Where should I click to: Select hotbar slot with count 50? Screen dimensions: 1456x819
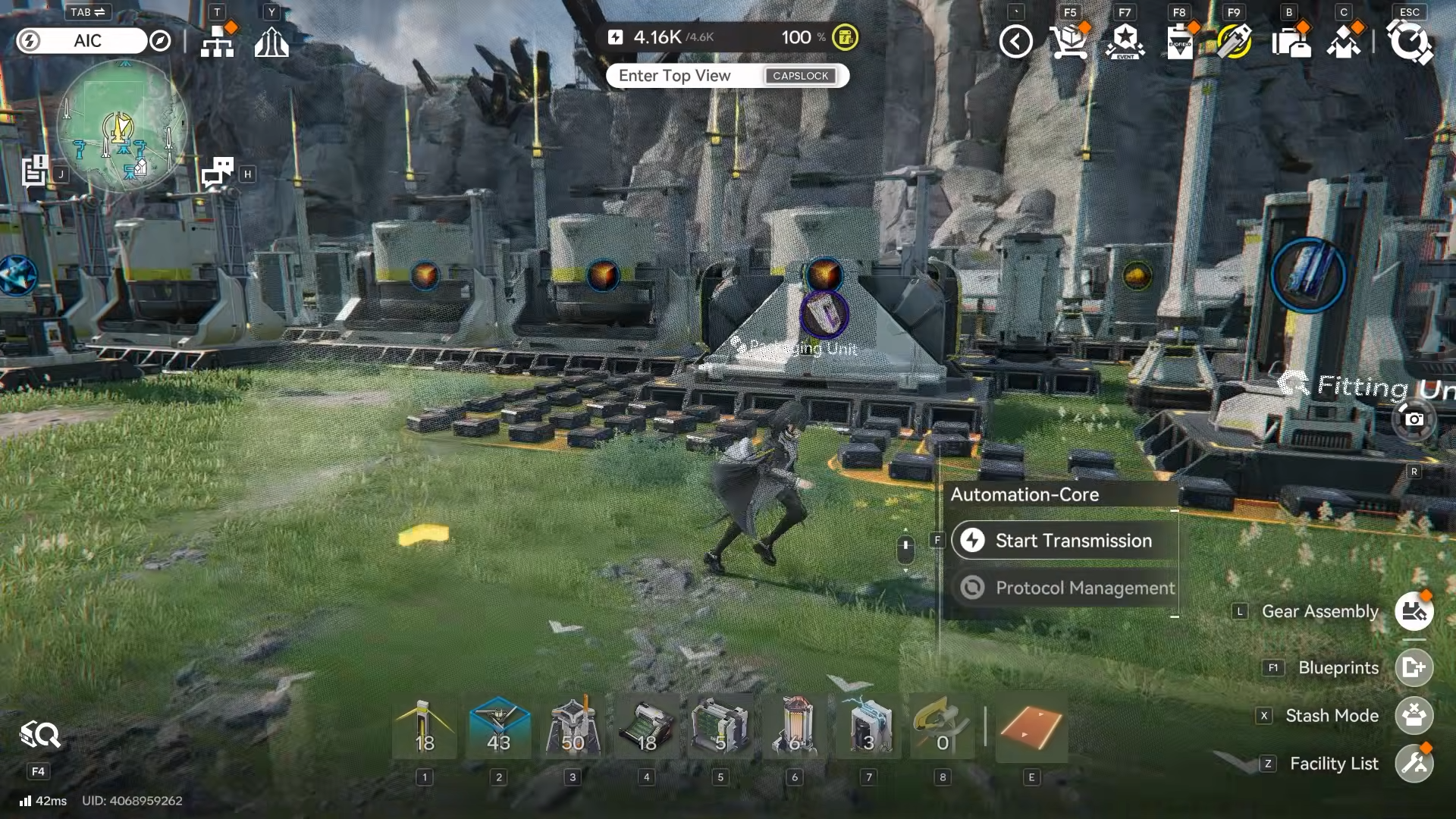point(573,726)
